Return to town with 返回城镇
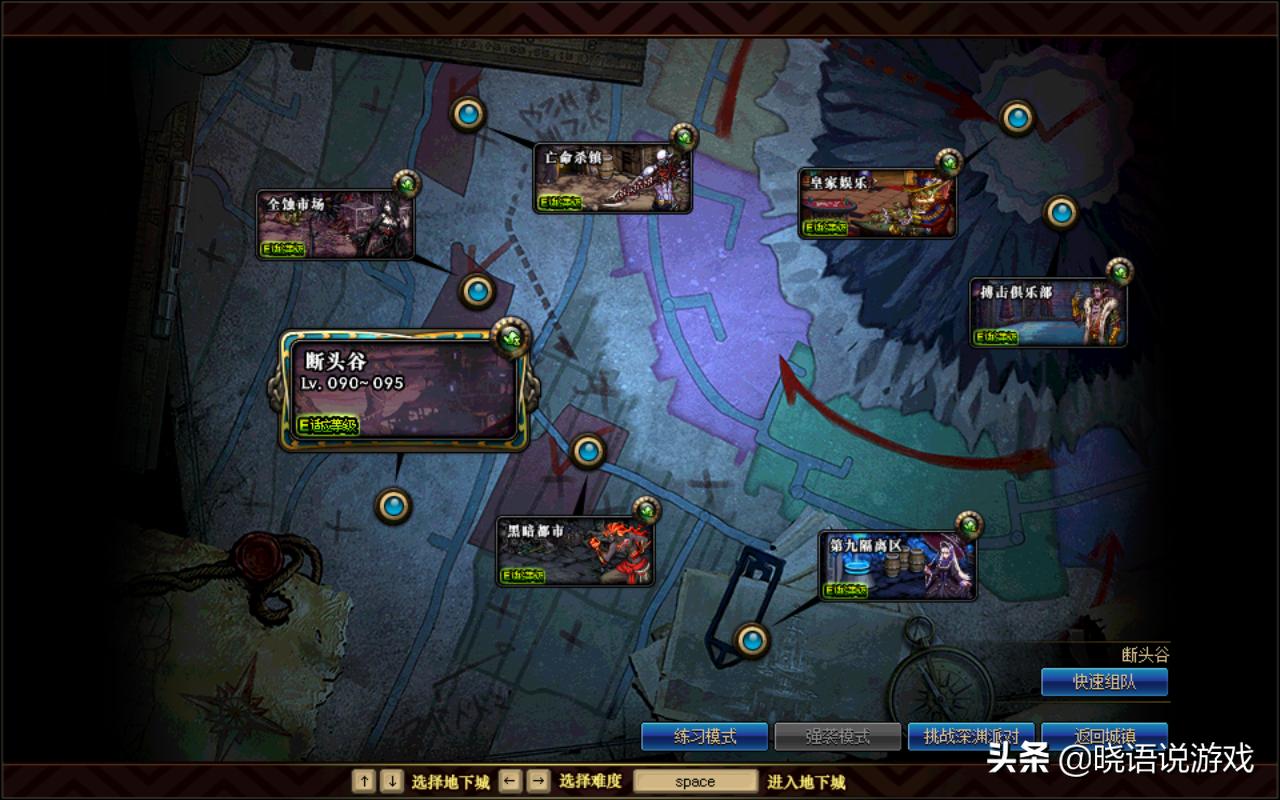 [x=1104, y=735]
